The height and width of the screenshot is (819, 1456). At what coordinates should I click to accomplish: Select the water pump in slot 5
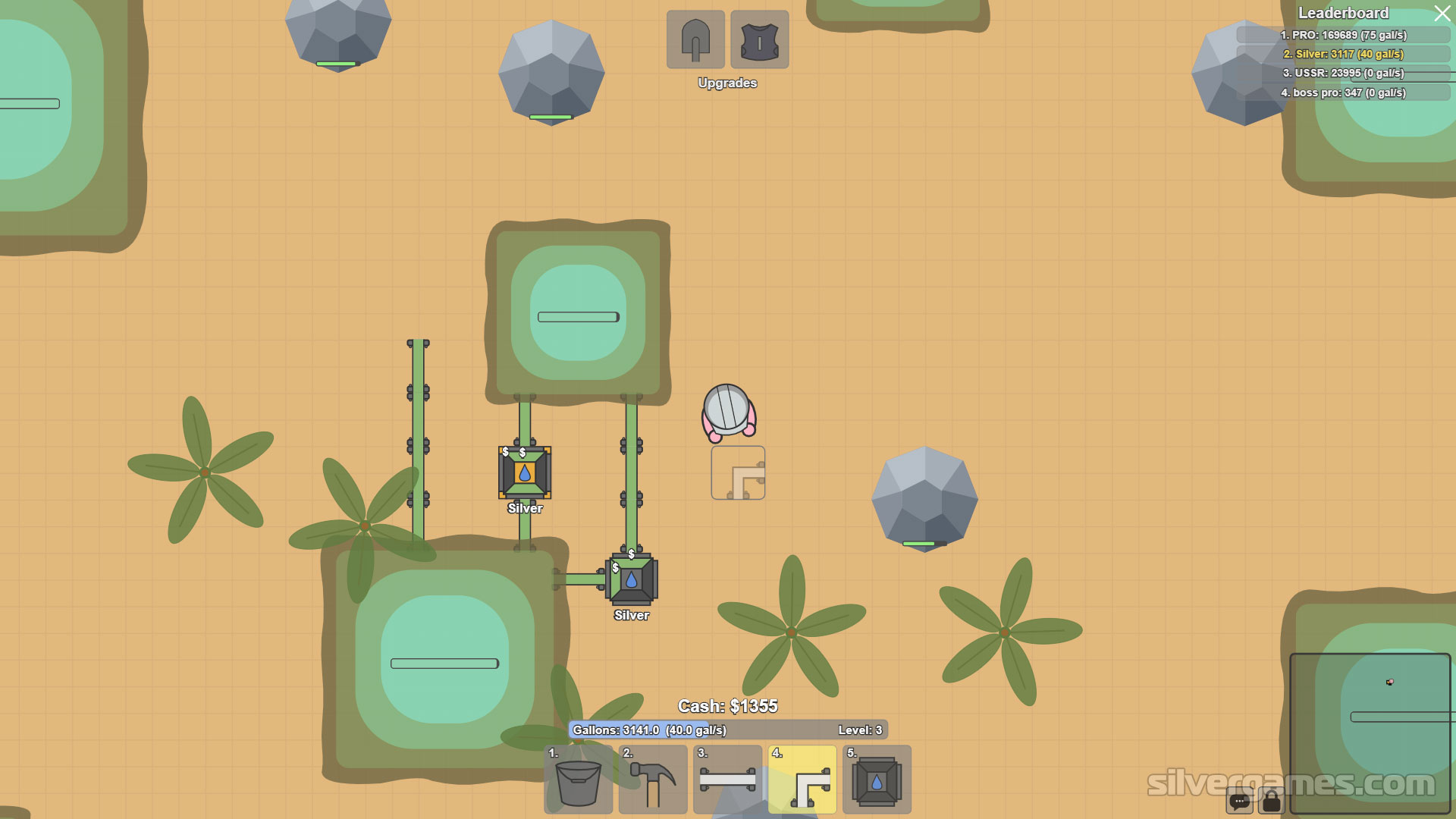877,780
